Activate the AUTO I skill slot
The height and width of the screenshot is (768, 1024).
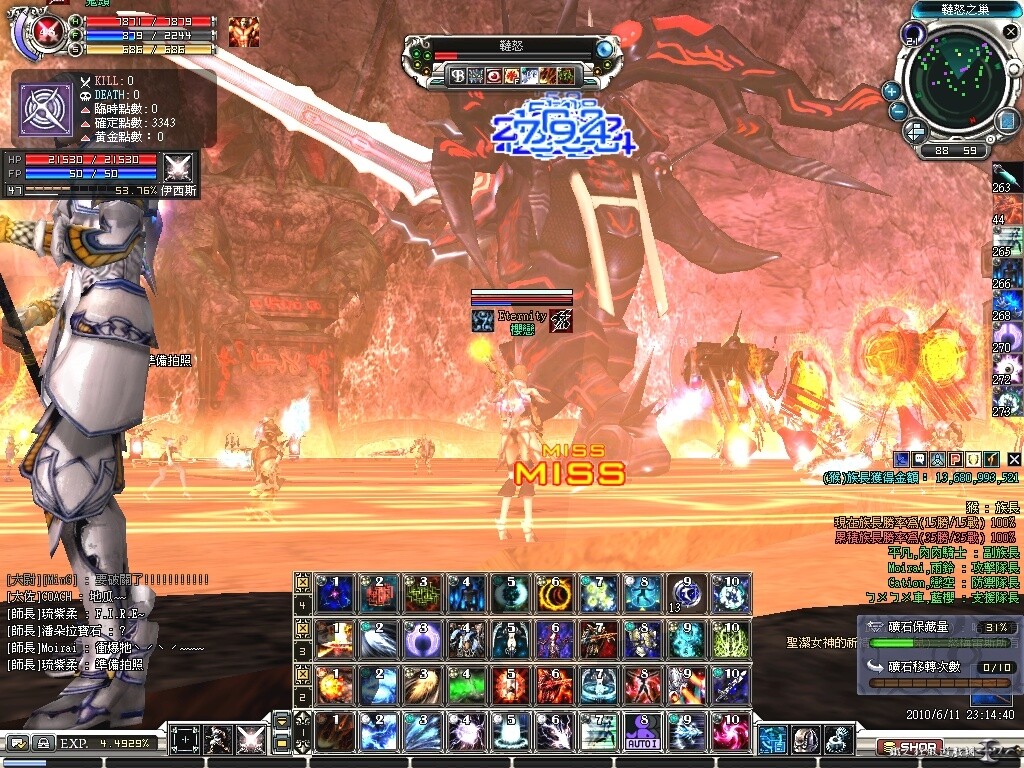click(643, 732)
